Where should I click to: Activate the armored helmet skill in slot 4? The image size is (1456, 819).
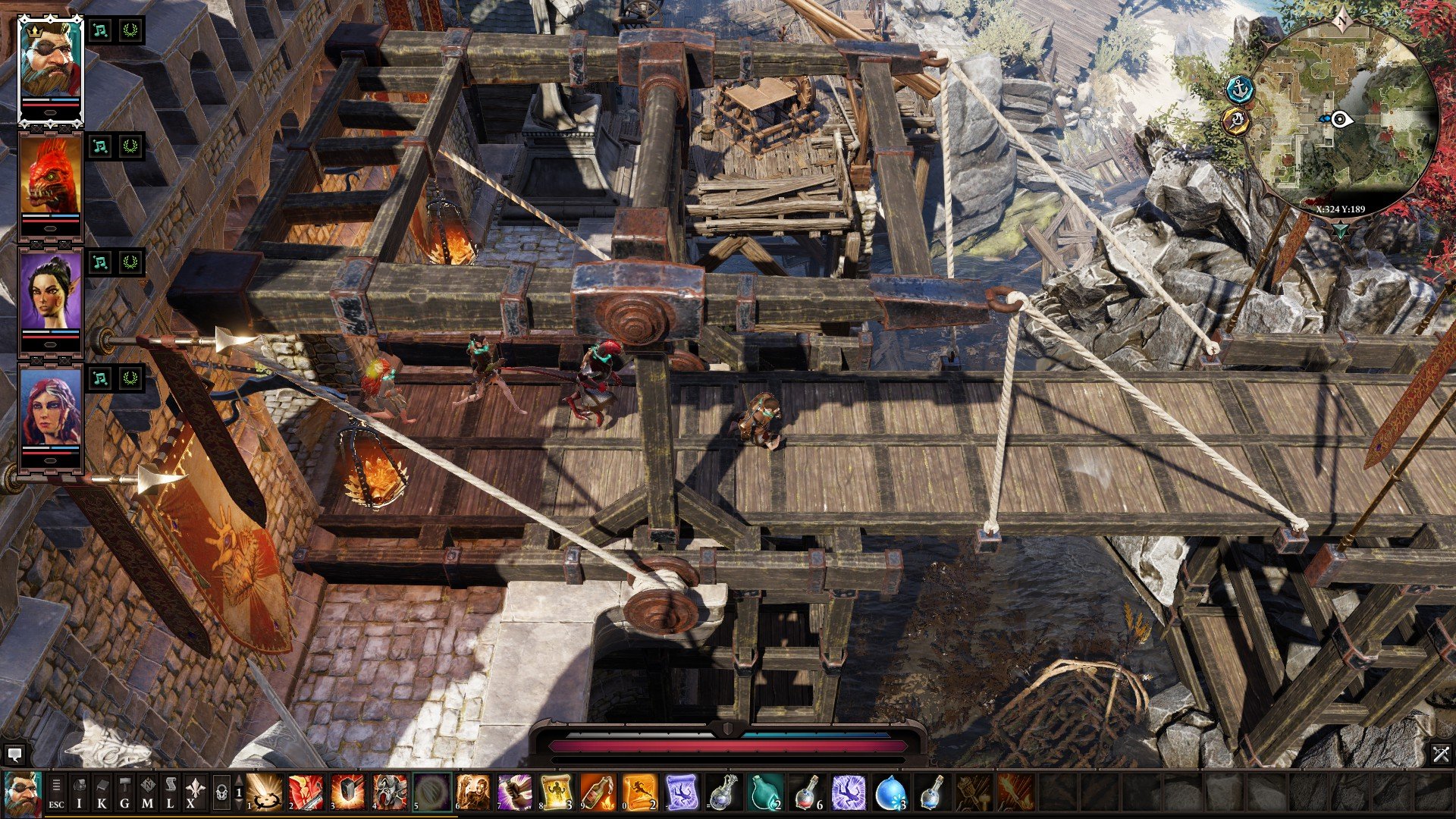388,792
